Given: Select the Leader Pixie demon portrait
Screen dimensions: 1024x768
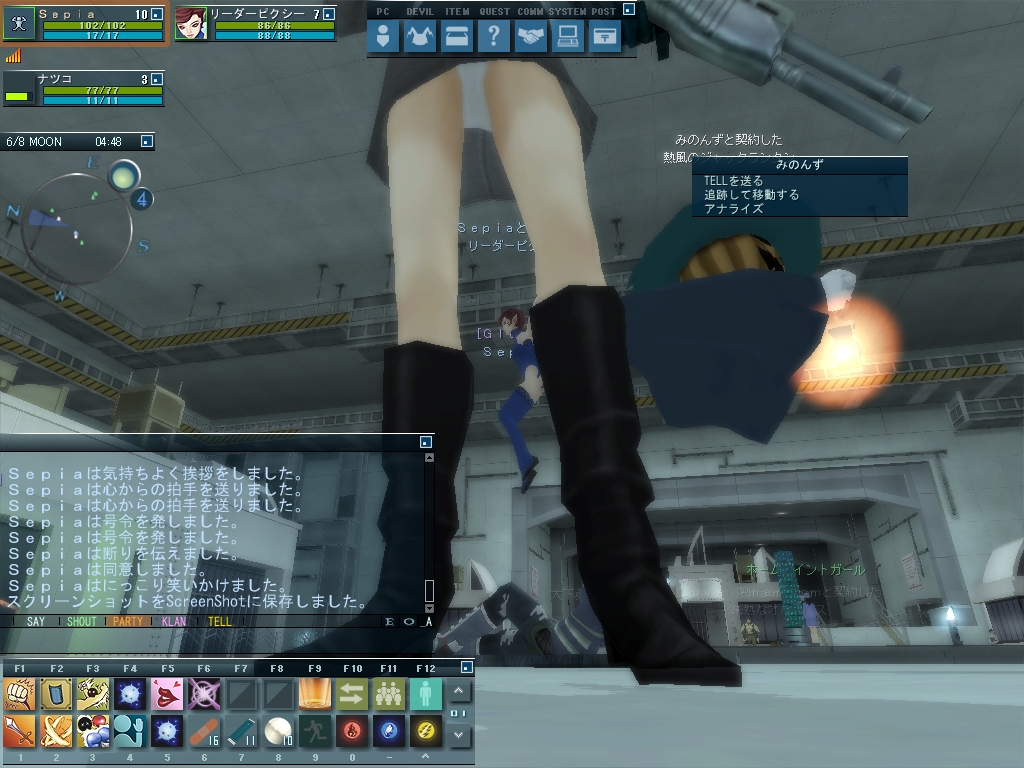Looking at the screenshot, I should (191, 24).
